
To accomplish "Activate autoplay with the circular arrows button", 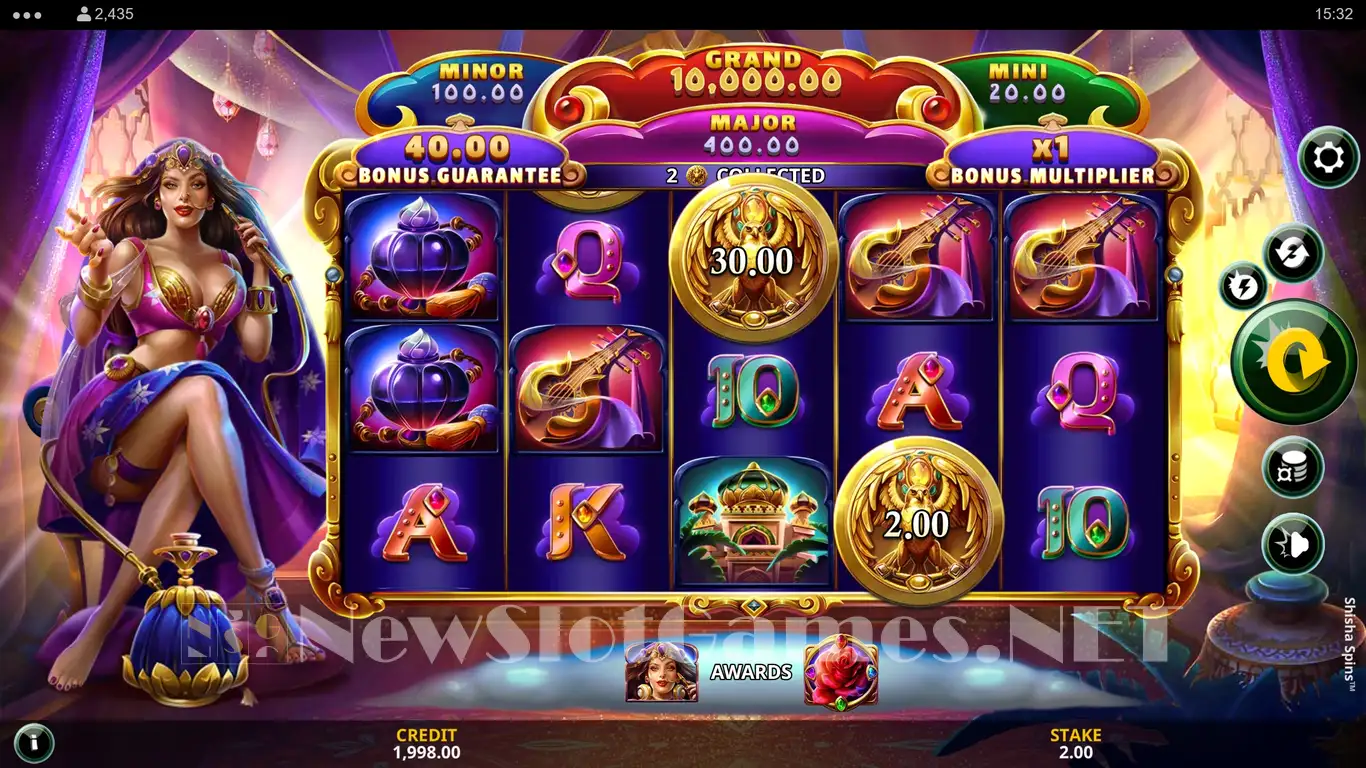I will point(1293,253).
